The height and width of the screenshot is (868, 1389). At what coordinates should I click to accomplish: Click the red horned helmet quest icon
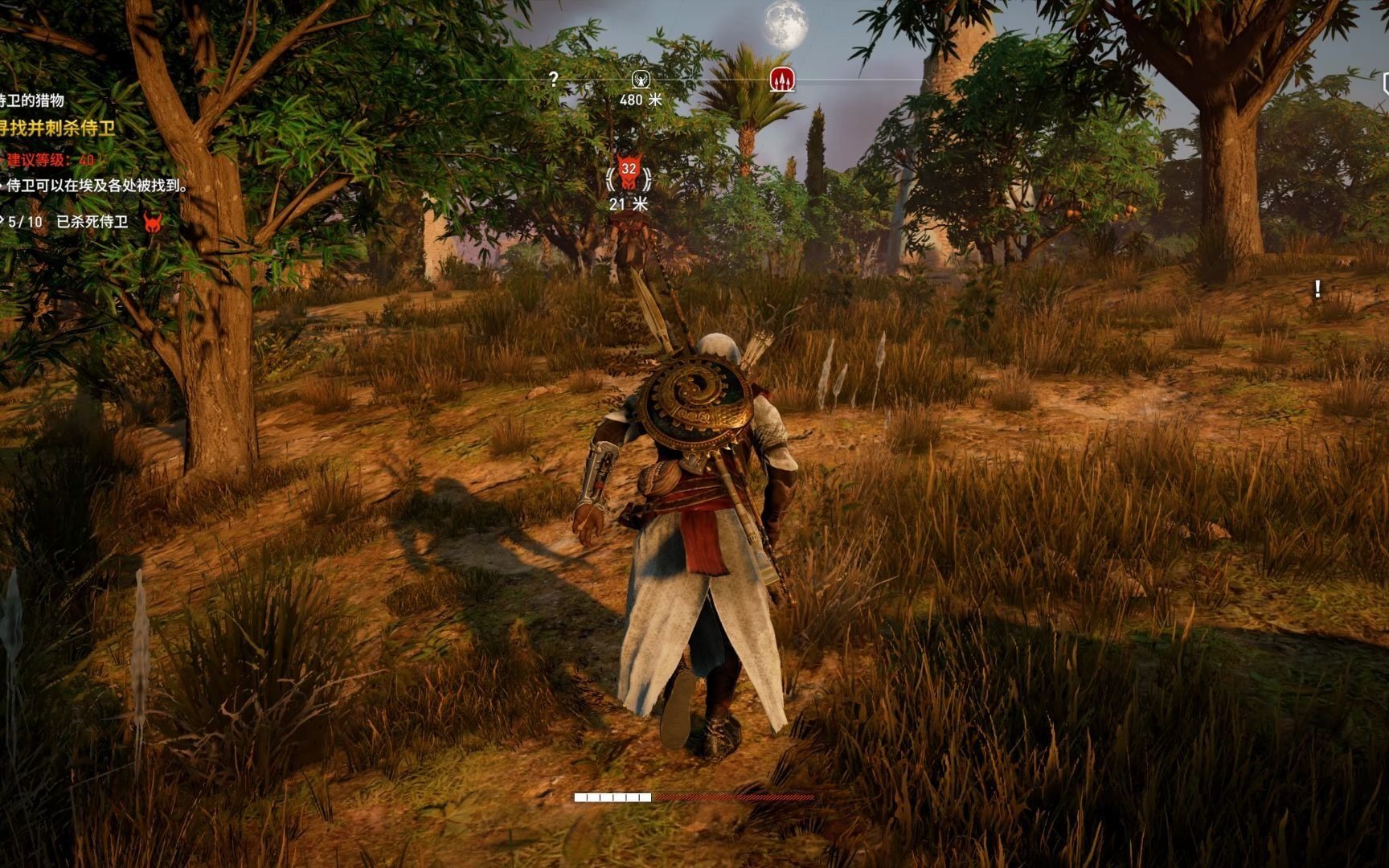pyautogui.click(x=152, y=222)
